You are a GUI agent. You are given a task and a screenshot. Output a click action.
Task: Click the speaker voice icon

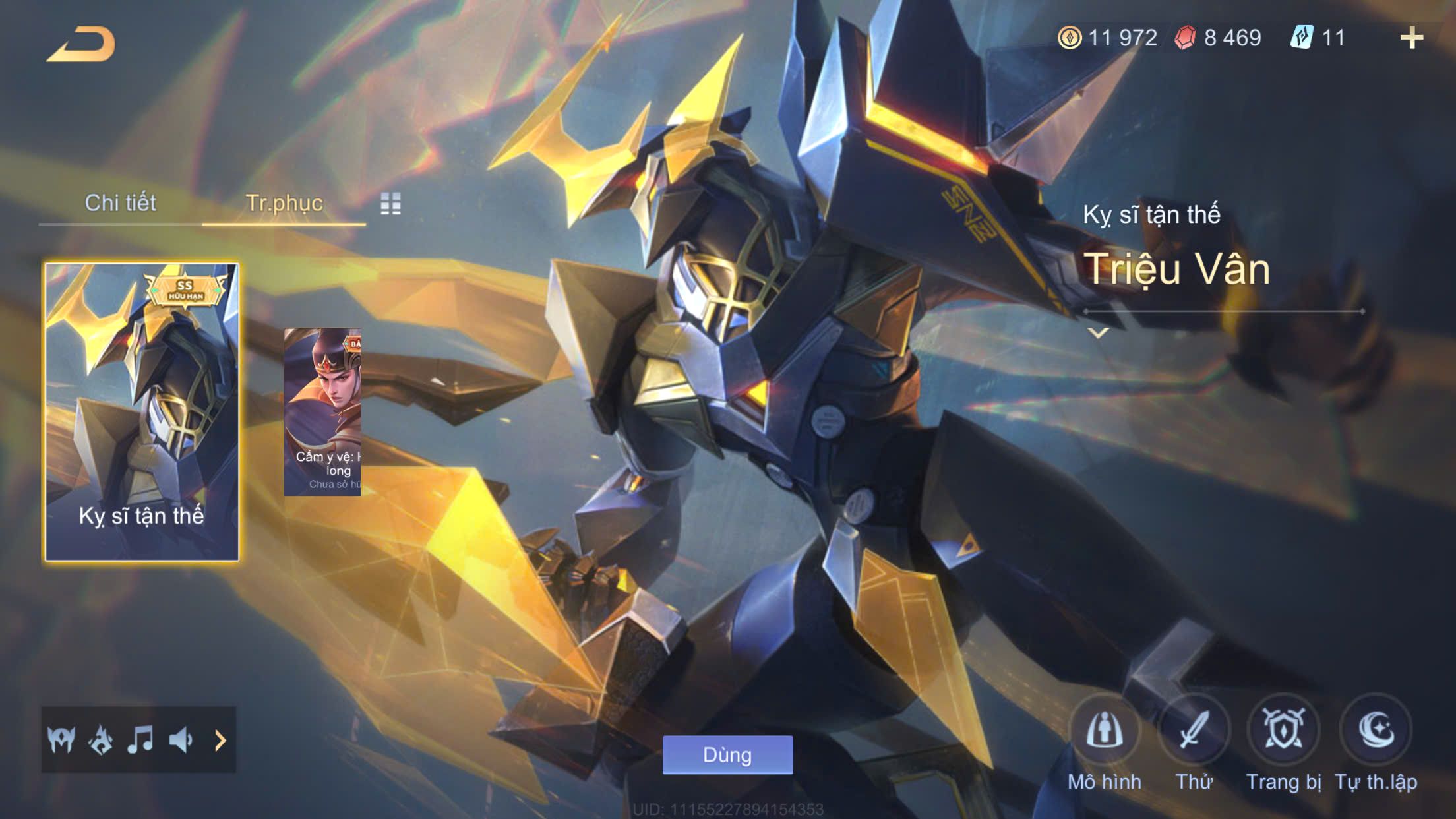180,740
